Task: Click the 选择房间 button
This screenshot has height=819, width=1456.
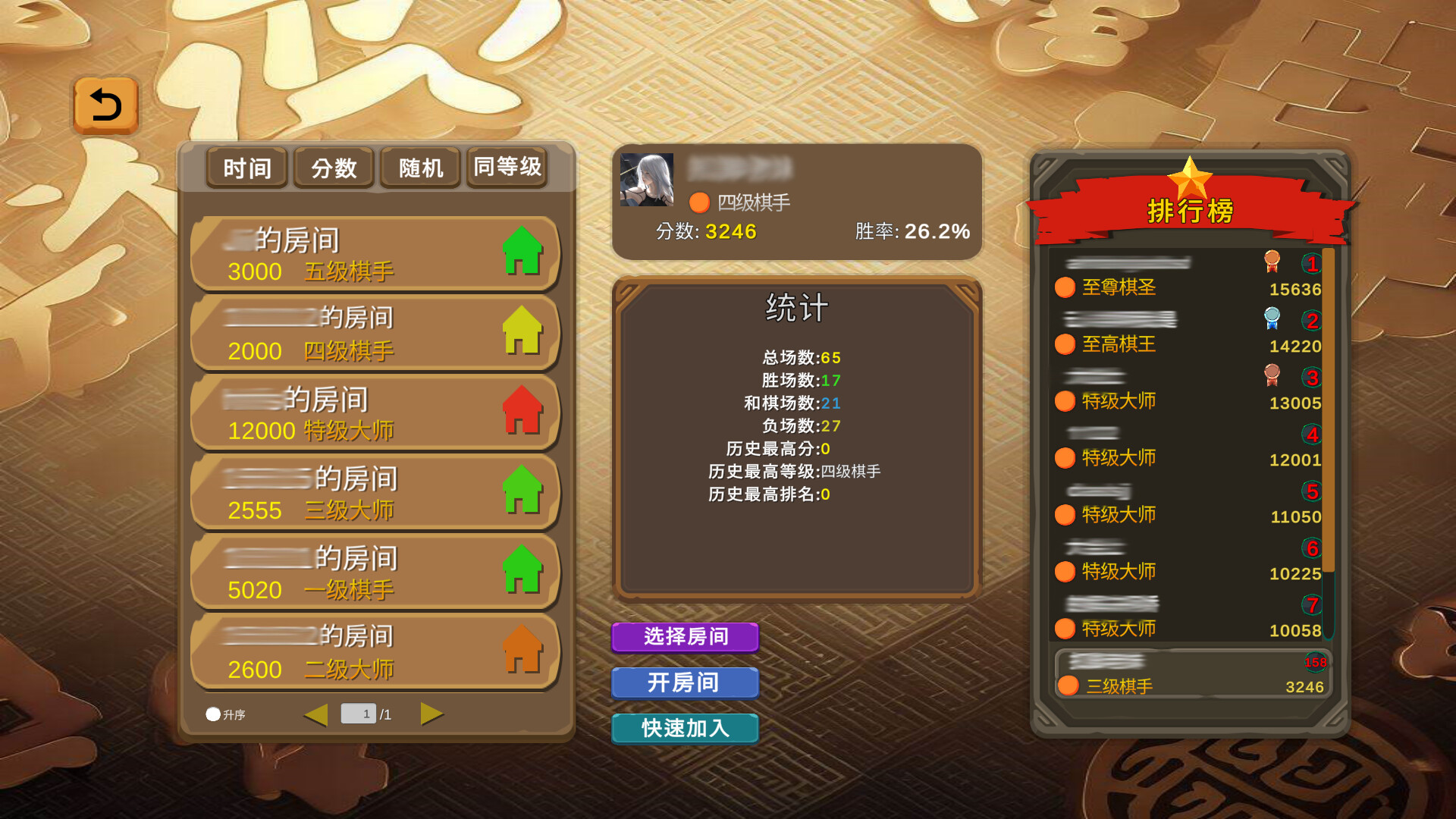Action: click(685, 638)
